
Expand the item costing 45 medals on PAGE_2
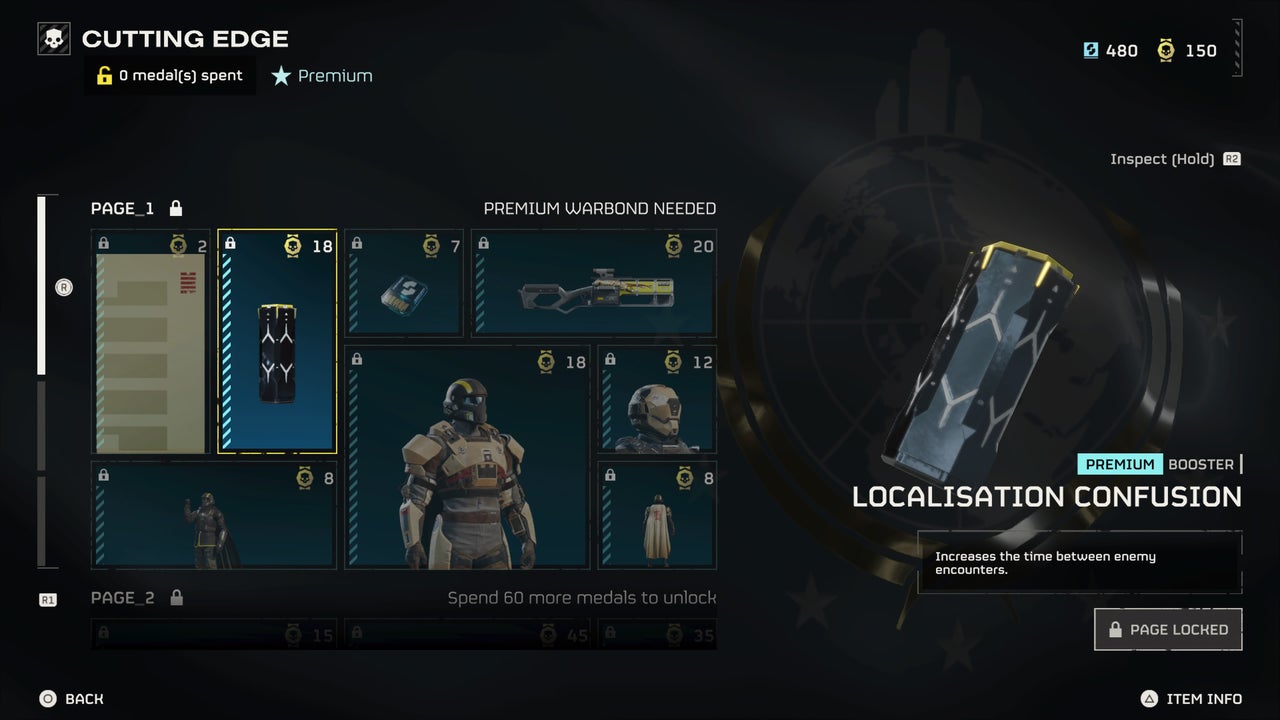(465, 634)
